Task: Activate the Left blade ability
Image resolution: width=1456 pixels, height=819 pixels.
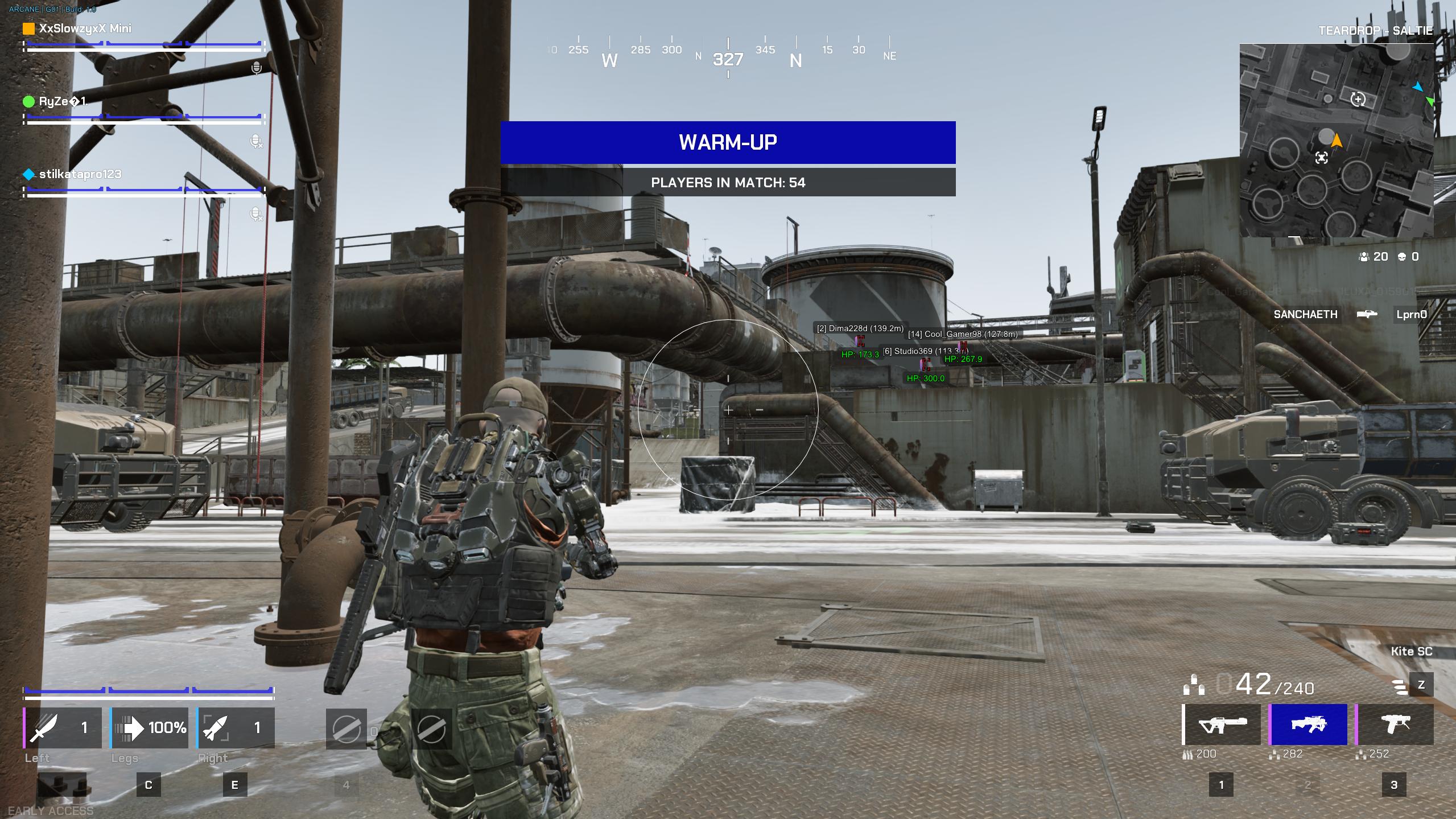Action: (63, 728)
